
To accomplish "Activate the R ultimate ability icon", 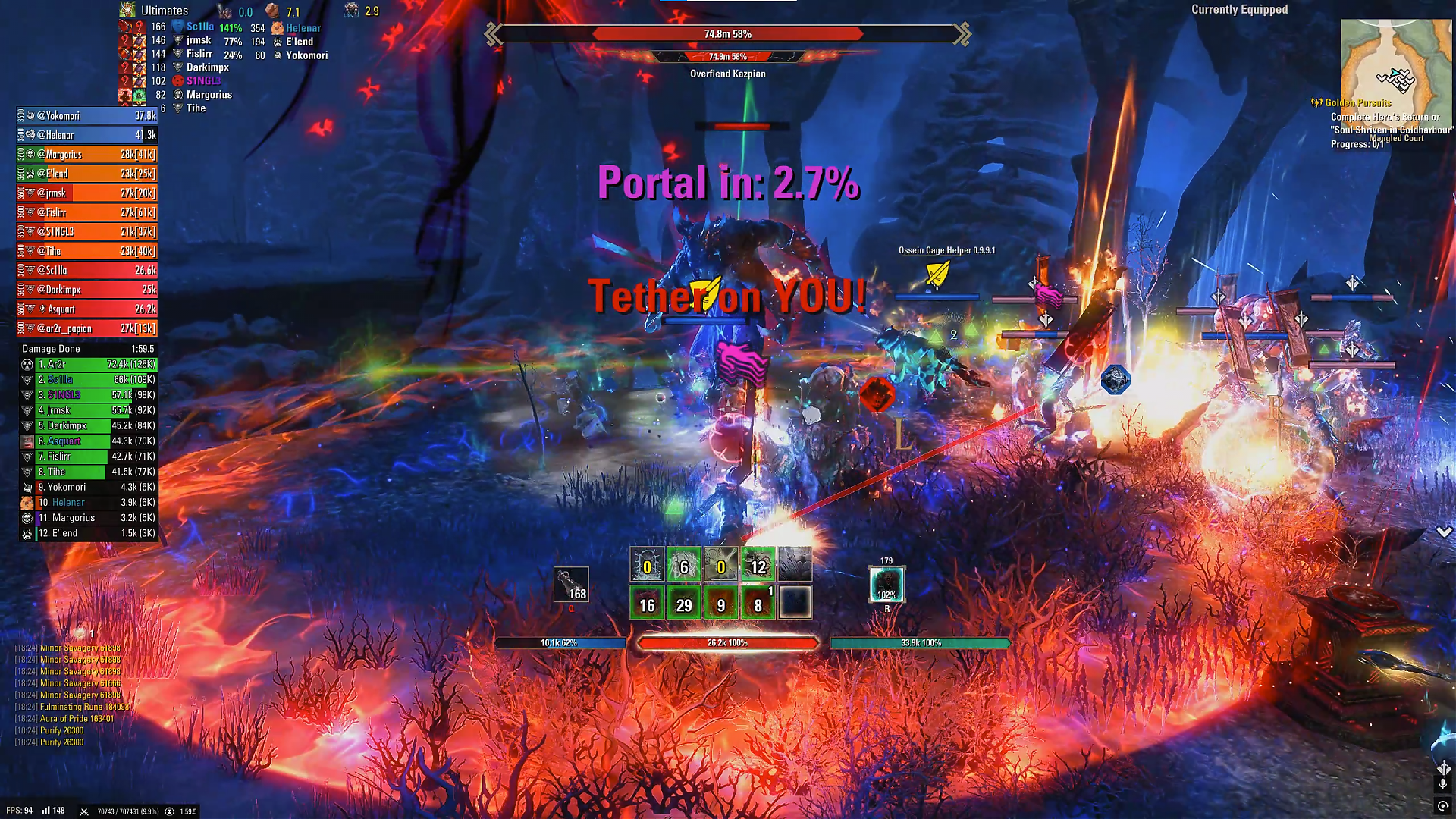I will [x=886, y=582].
